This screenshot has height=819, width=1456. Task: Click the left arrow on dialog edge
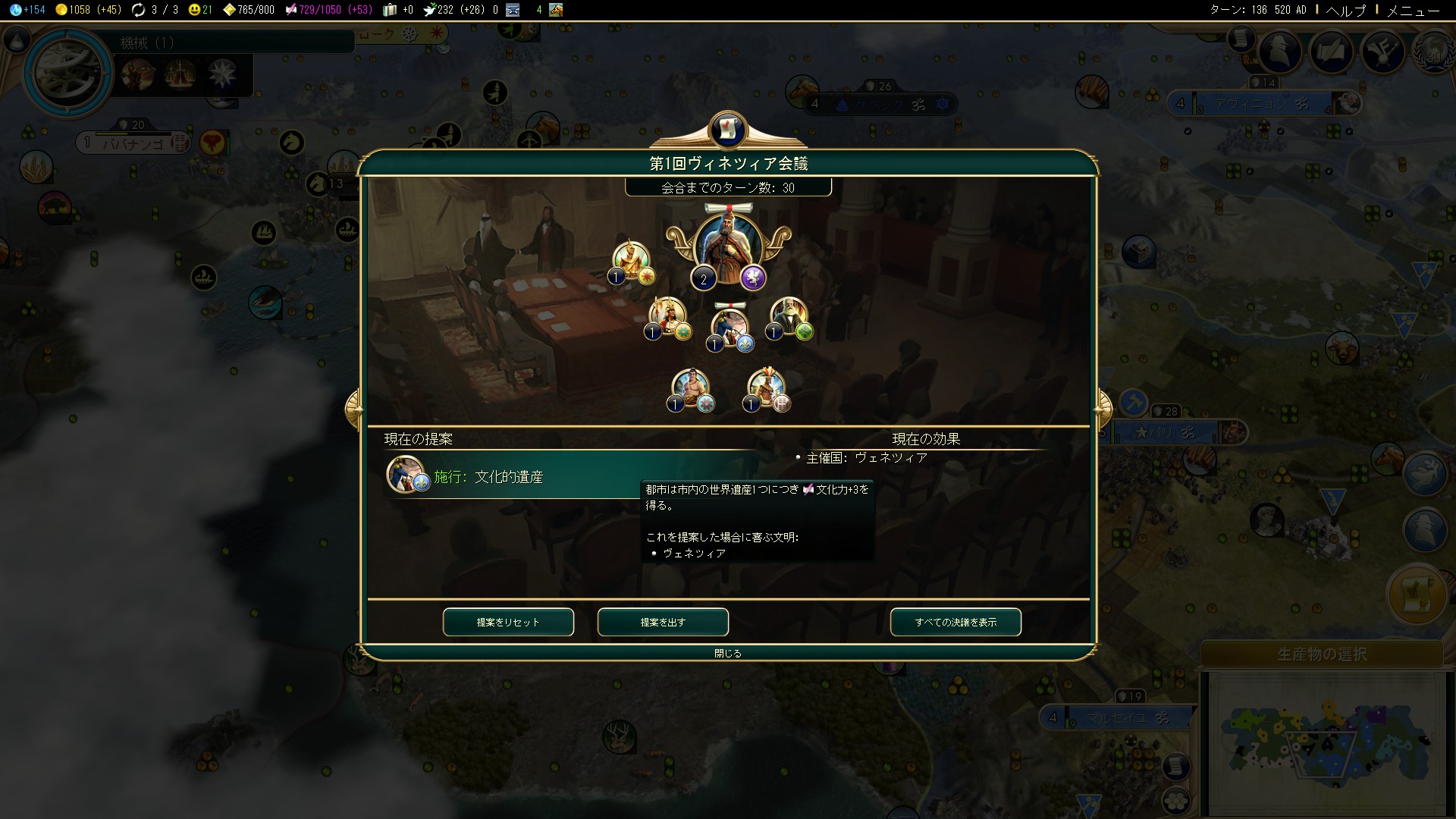point(353,409)
